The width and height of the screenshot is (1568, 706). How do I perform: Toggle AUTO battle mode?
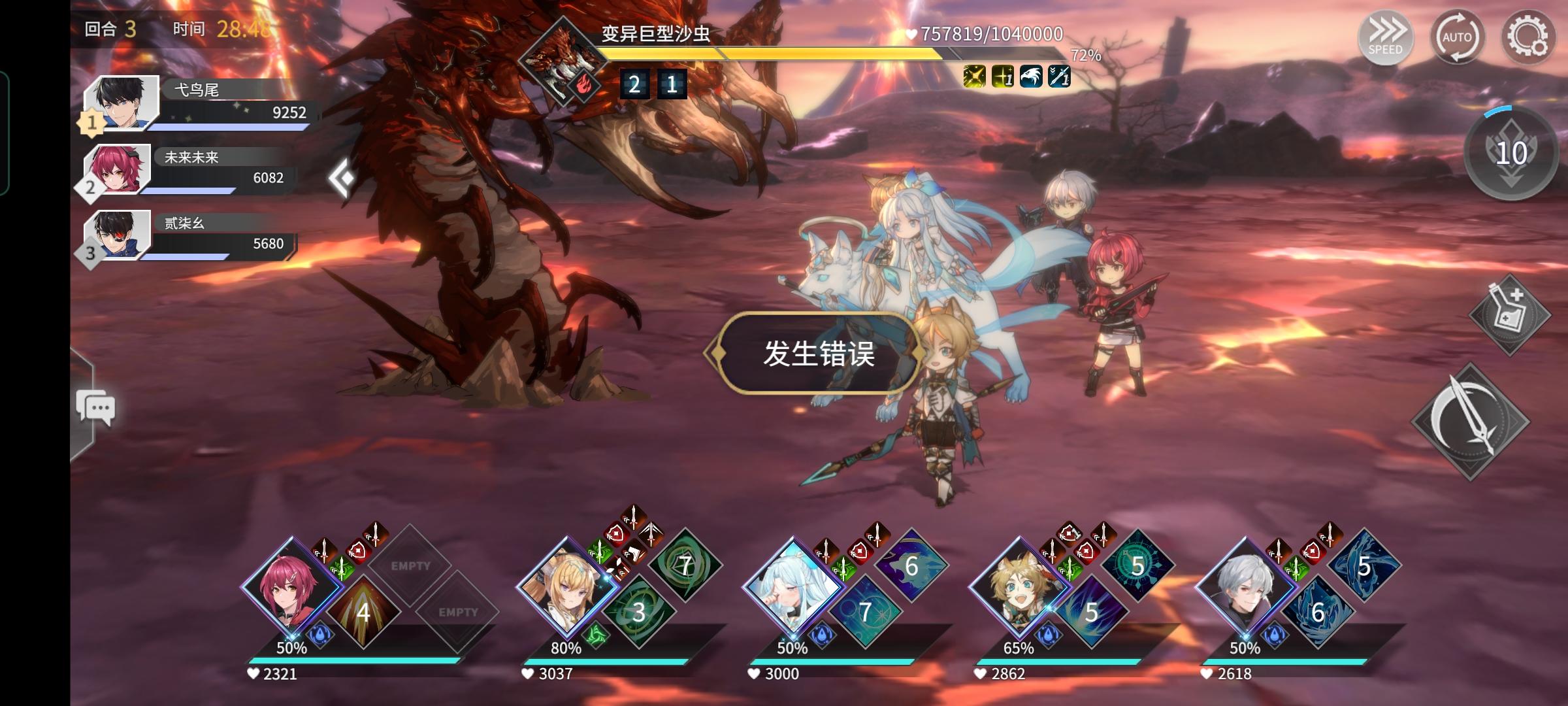[1458, 37]
